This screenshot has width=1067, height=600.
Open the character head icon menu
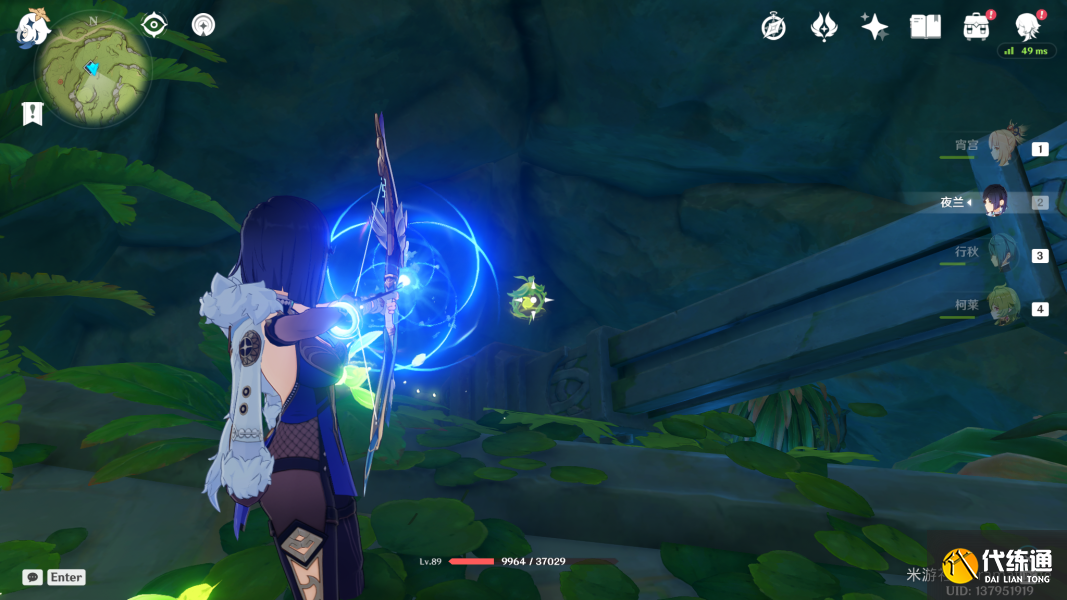click(1026, 27)
